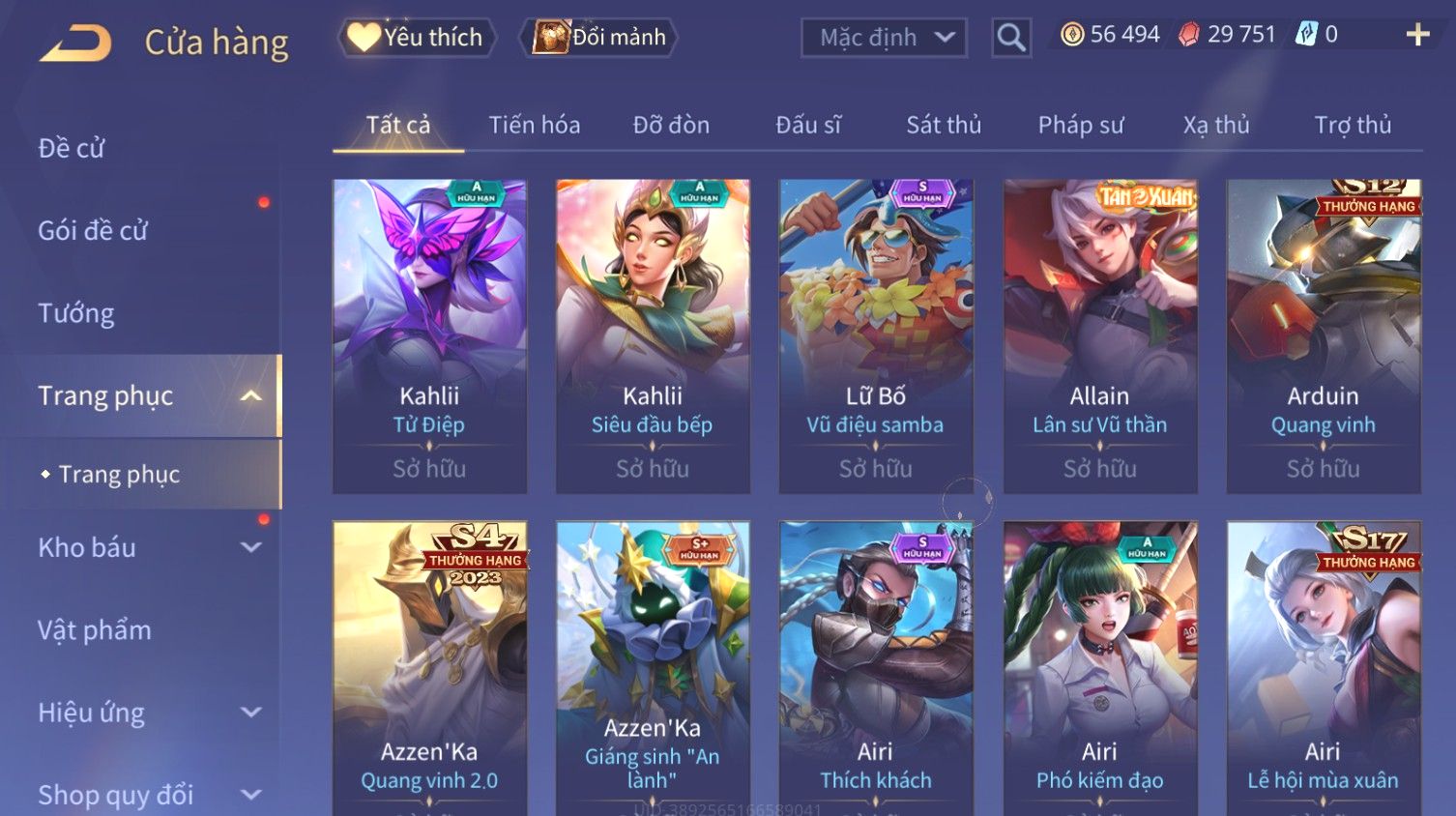The height and width of the screenshot is (816, 1456).
Task: Open the Đổi mảnh fragment exchange
Action: click(x=599, y=38)
